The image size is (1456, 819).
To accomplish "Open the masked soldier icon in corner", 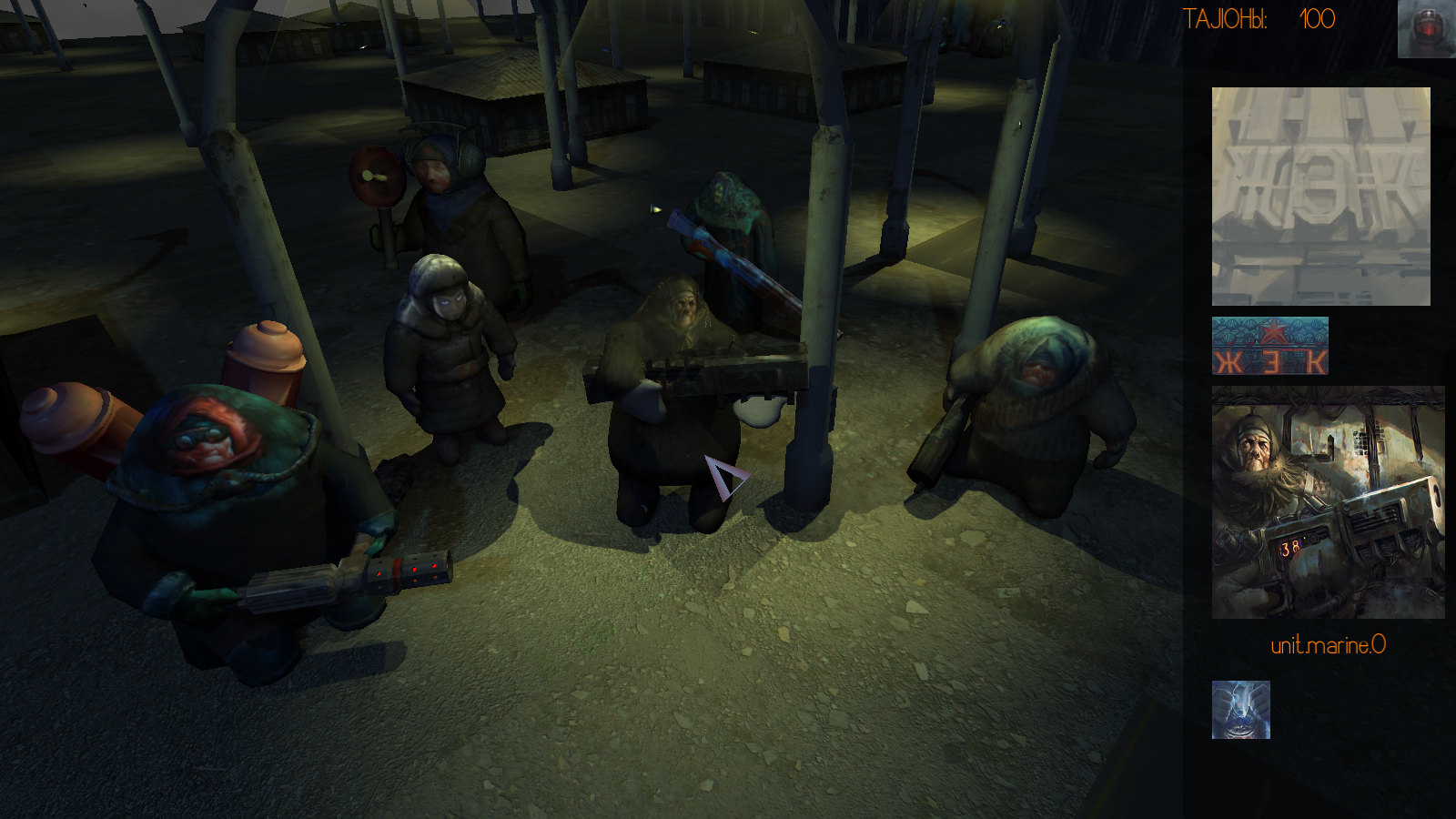I will pos(1426,29).
